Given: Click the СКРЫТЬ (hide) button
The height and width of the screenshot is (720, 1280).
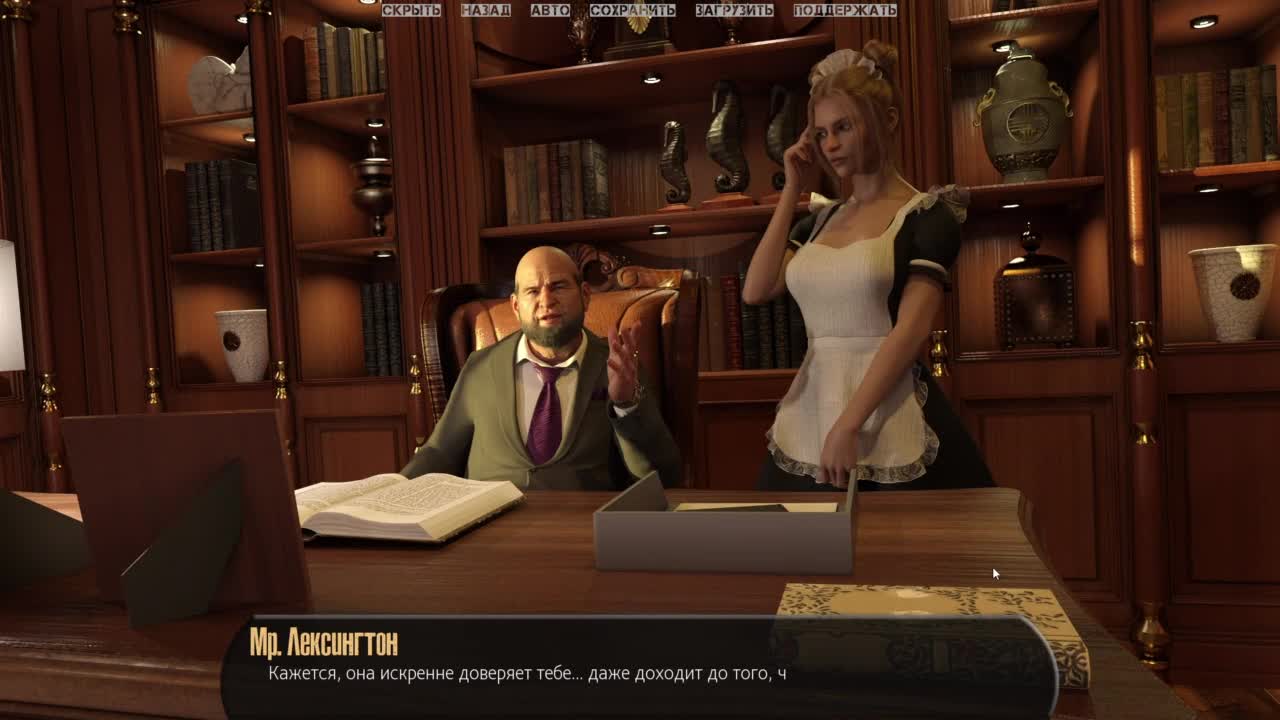Looking at the screenshot, I should 411,10.
